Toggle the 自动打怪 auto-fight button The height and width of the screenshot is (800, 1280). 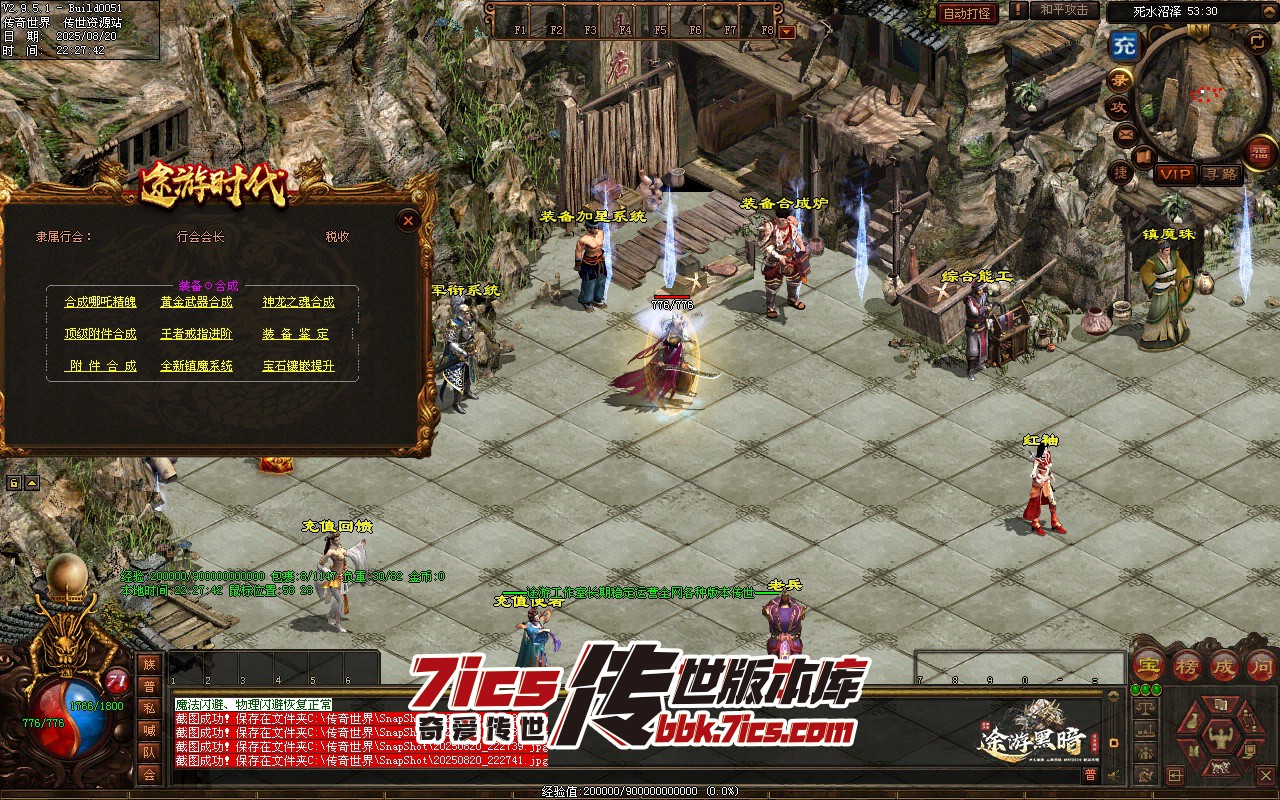coord(967,13)
